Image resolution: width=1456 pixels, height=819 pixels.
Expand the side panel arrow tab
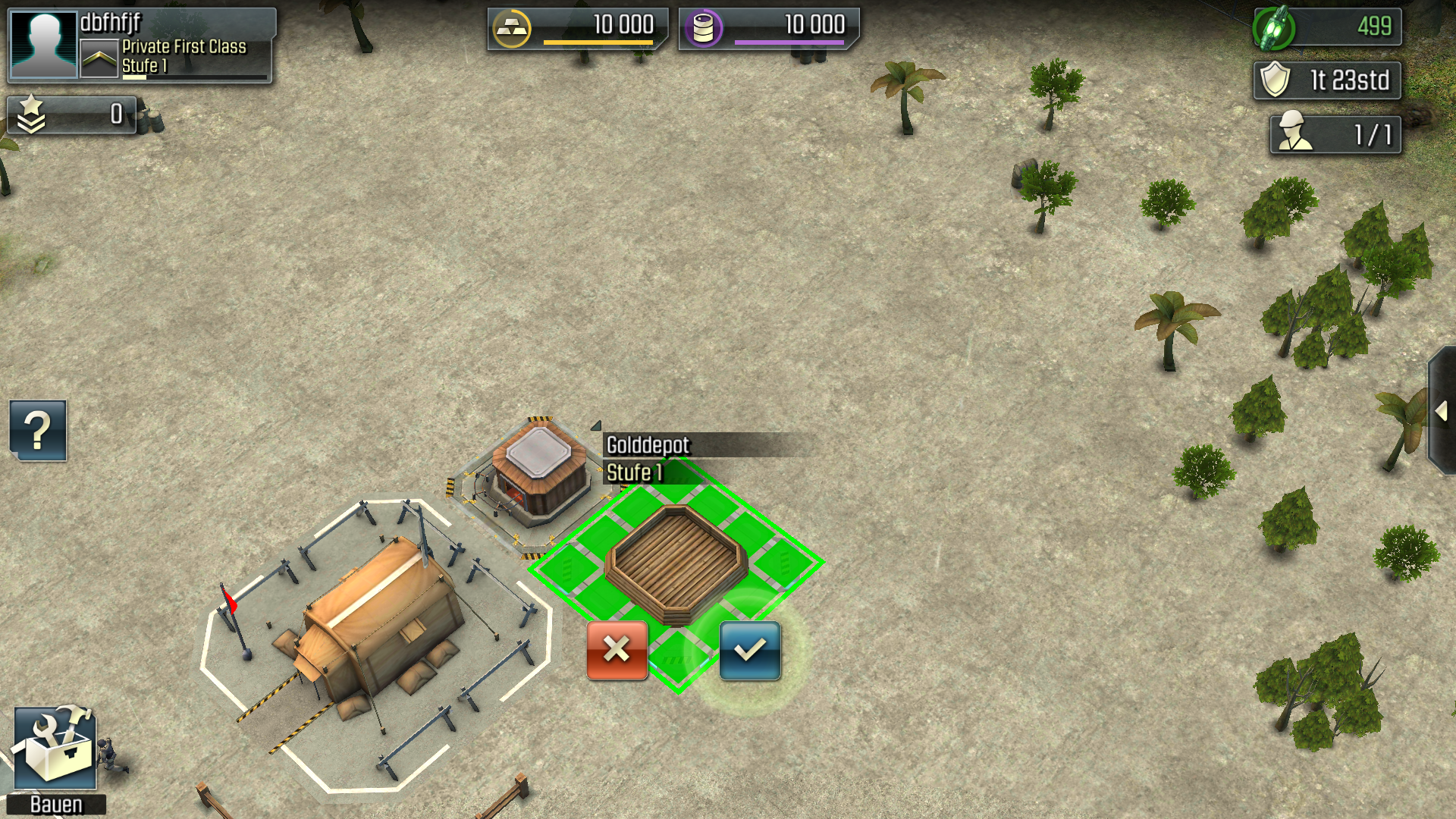point(1442,412)
